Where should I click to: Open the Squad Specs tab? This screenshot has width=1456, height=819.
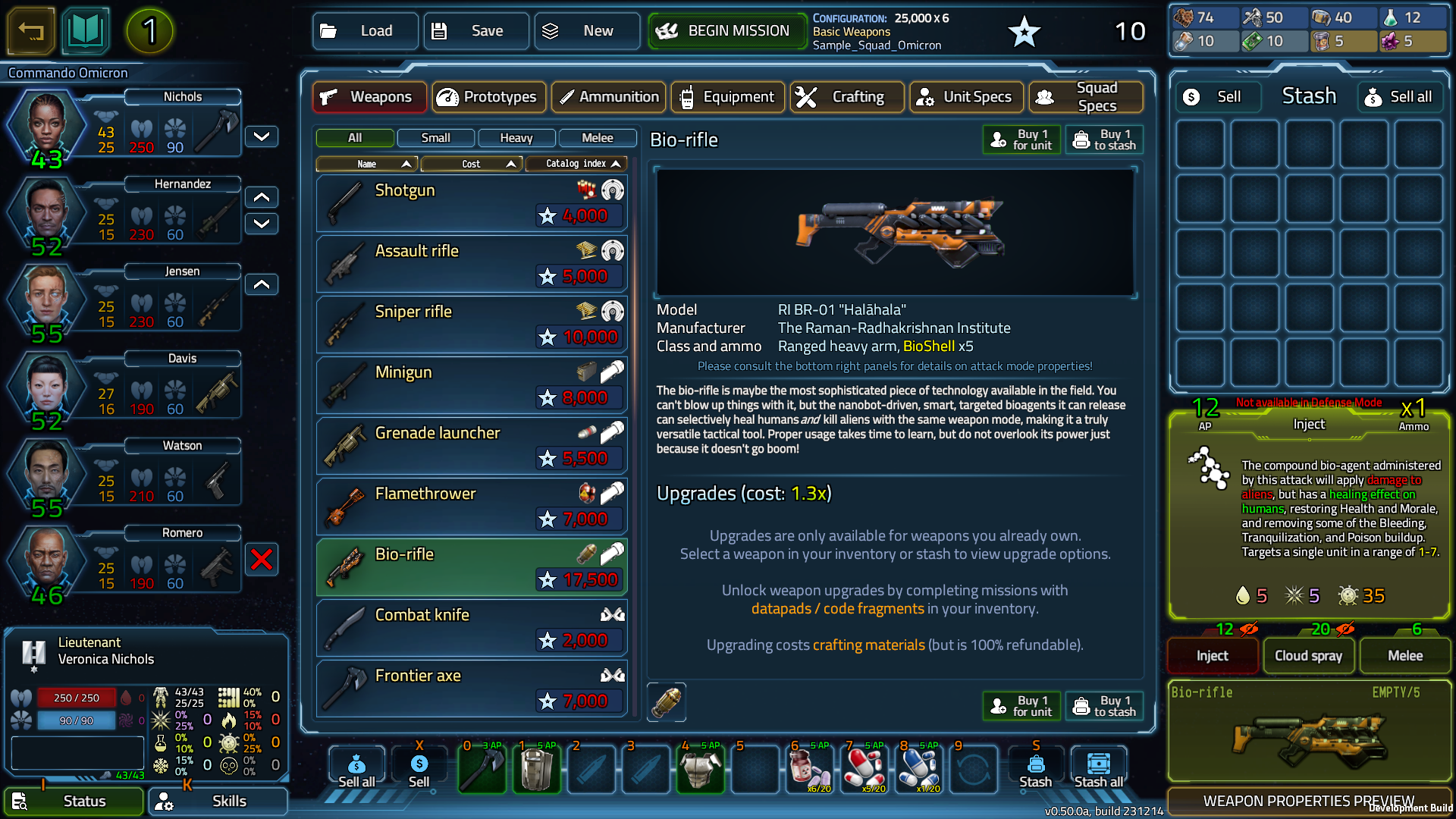(x=1086, y=97)
